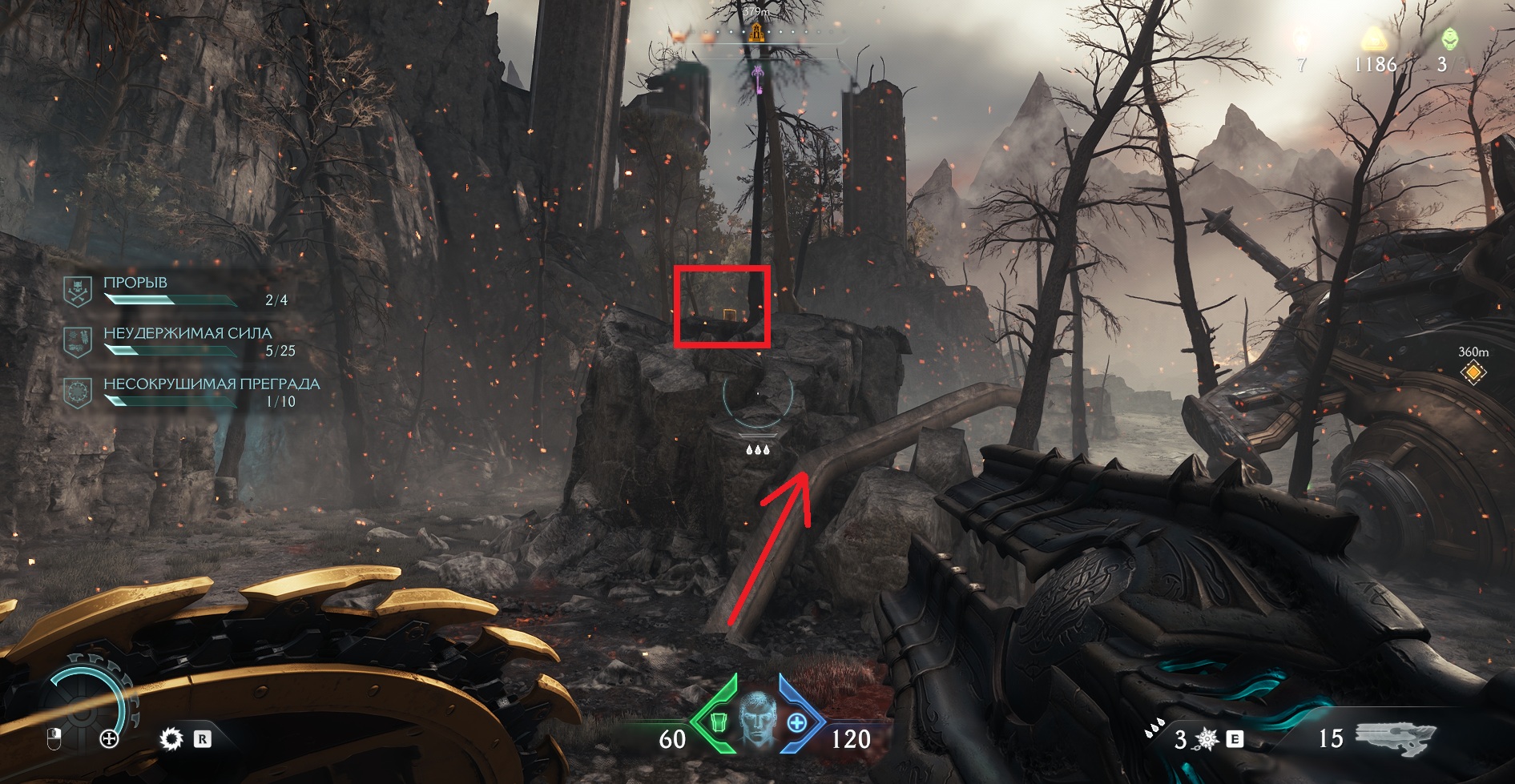Select the ПРОРЫВ challenge tracker
This screenshot has height=784, width=1515.
[135, 283]
